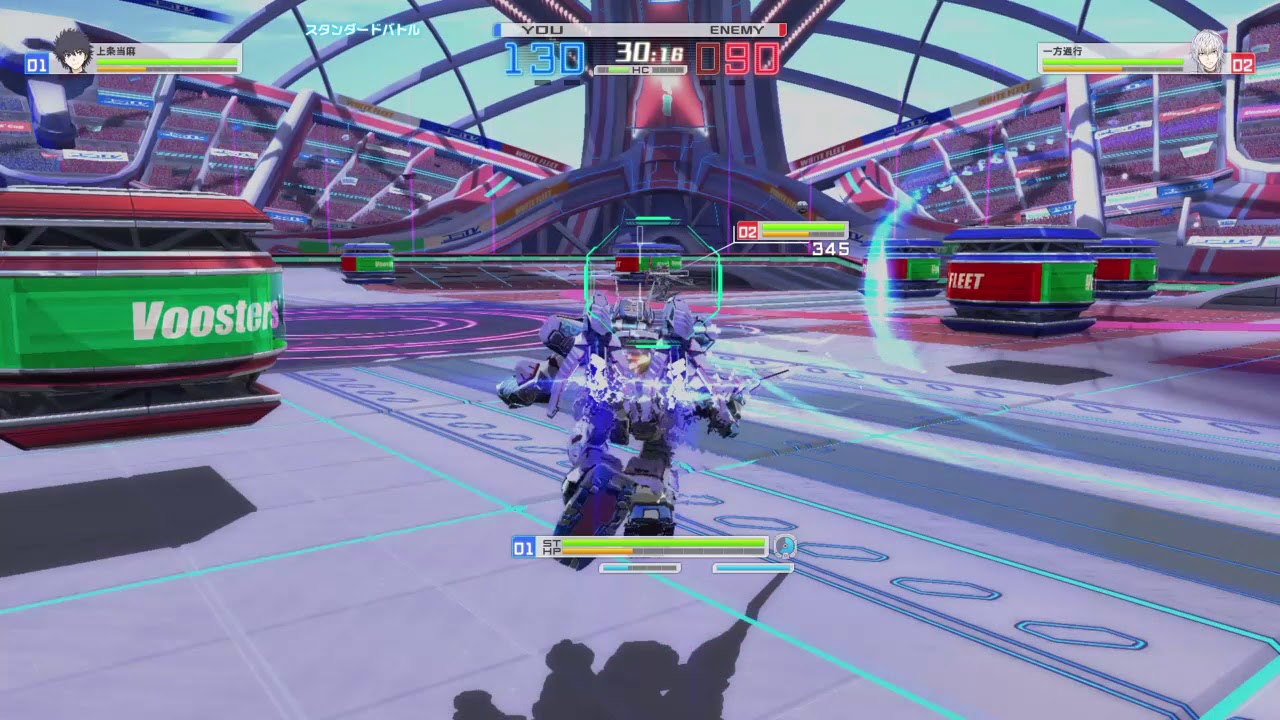1280x720 pixels.
Task: Select the スタンダードバトル mode label
Action: tap(362, 31)
